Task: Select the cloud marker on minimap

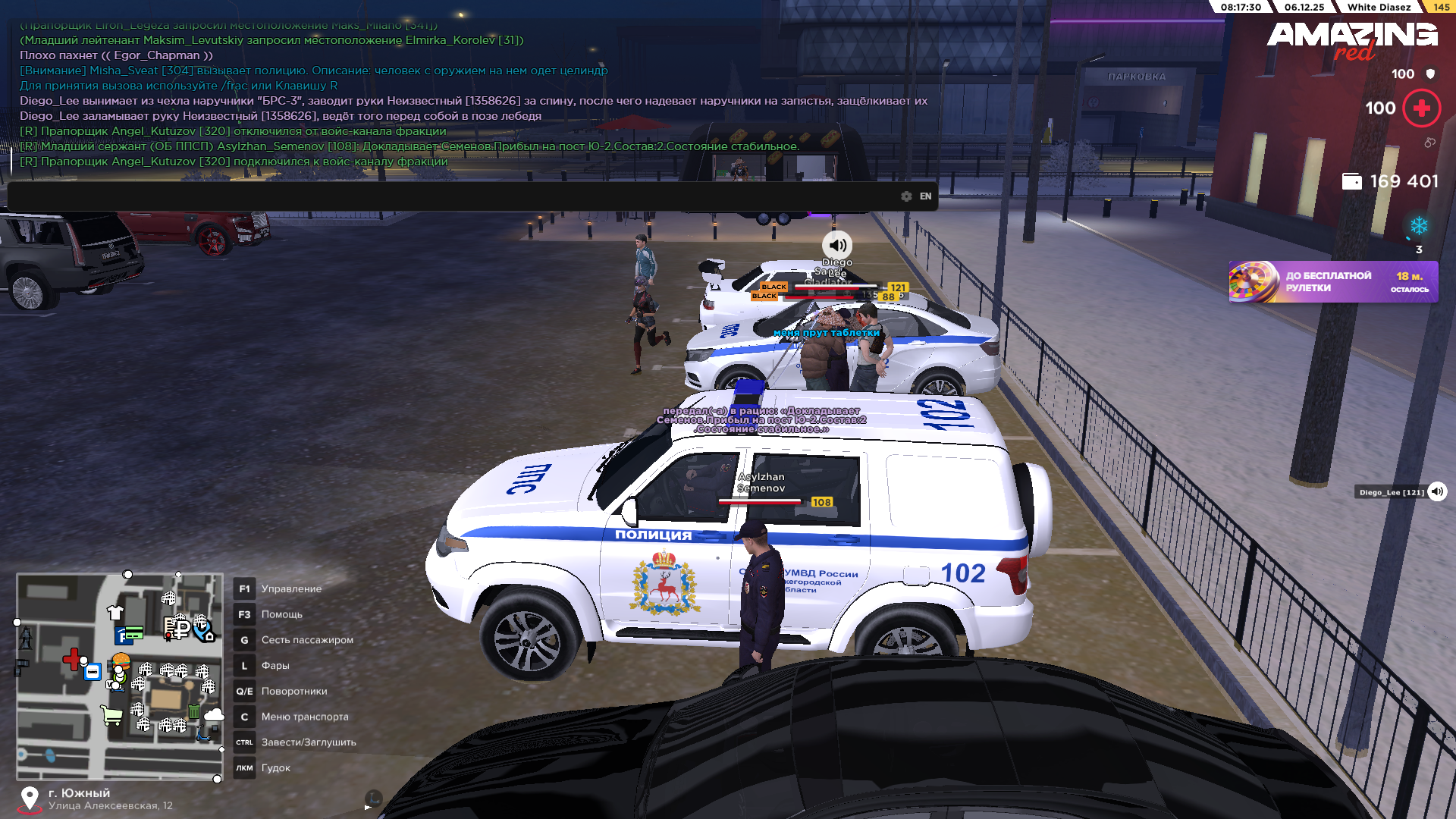Action: (214, 715)
